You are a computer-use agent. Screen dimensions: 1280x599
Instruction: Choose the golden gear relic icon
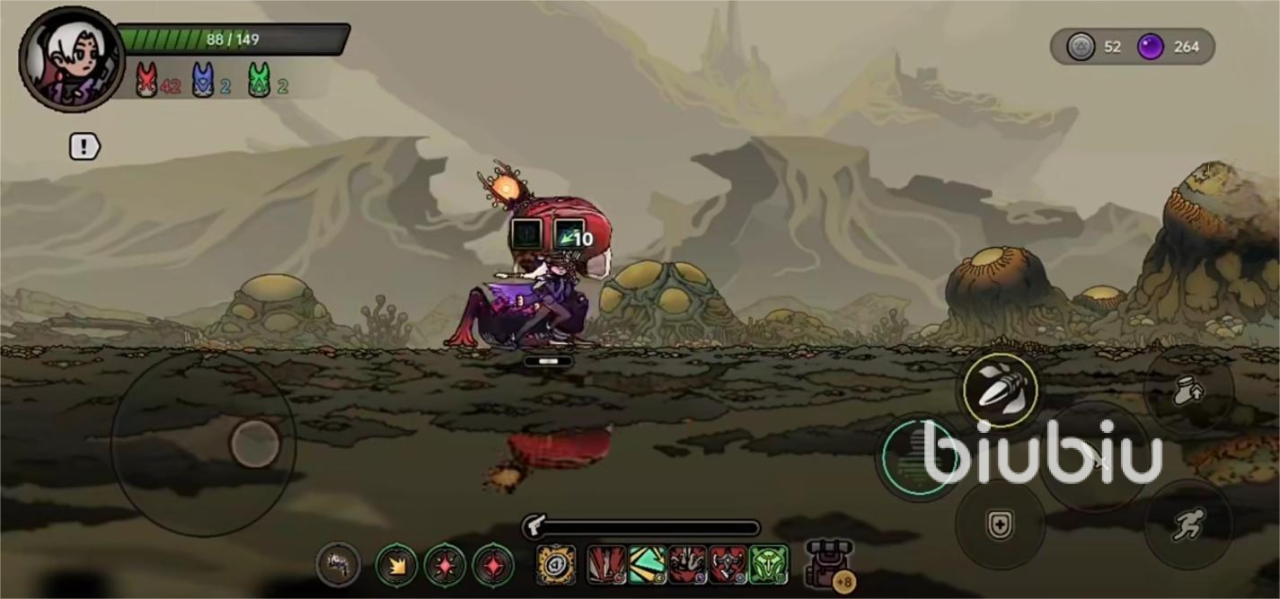556,565
